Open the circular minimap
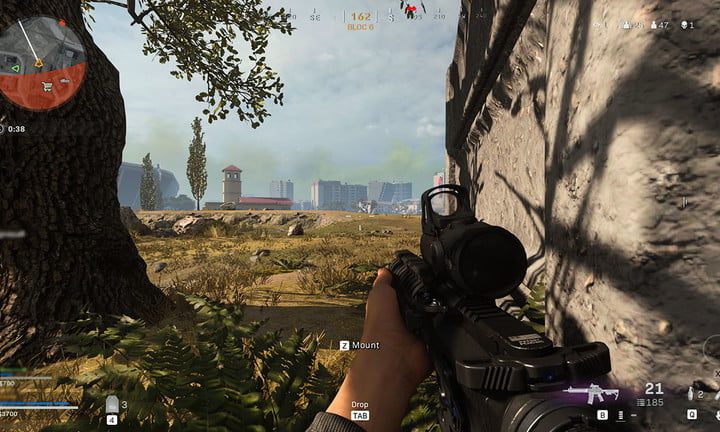 40,61
